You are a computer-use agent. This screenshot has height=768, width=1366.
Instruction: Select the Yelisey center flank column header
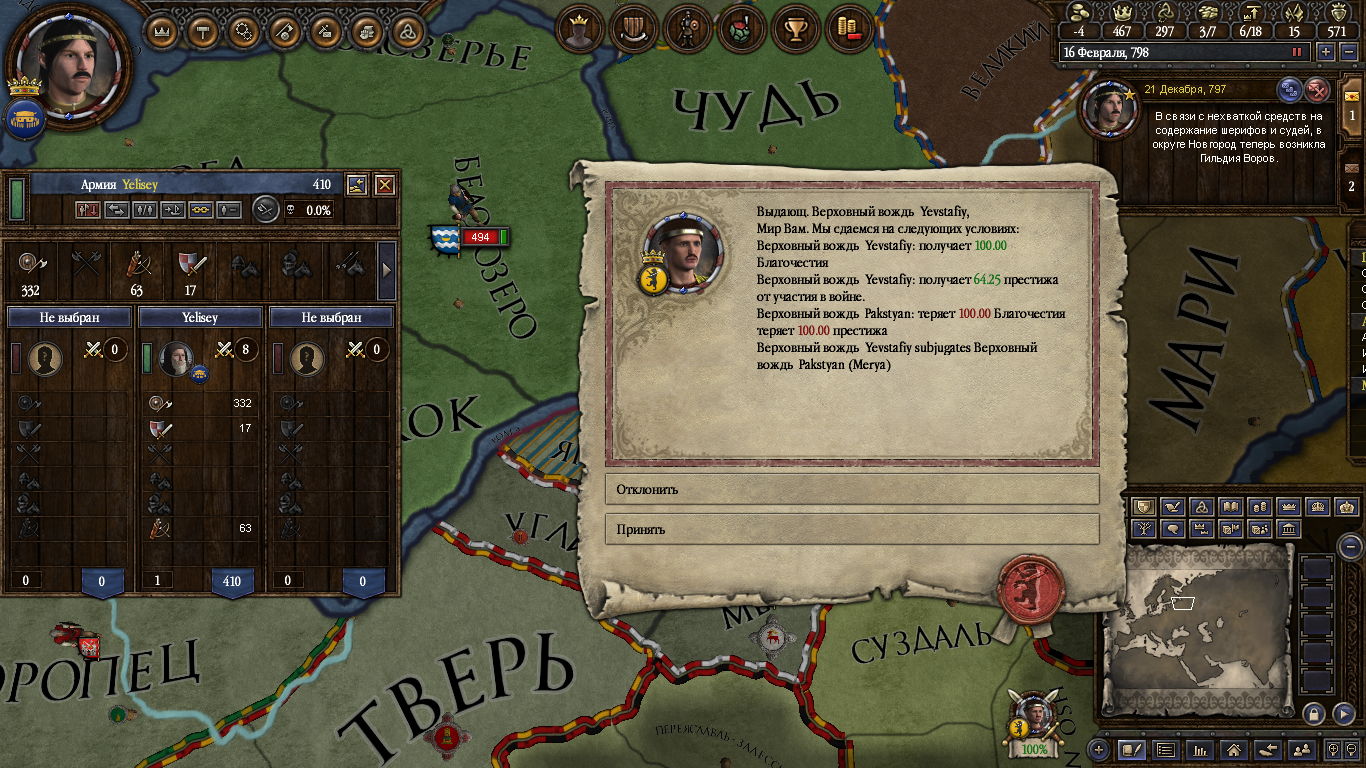[x=200, y=317]
